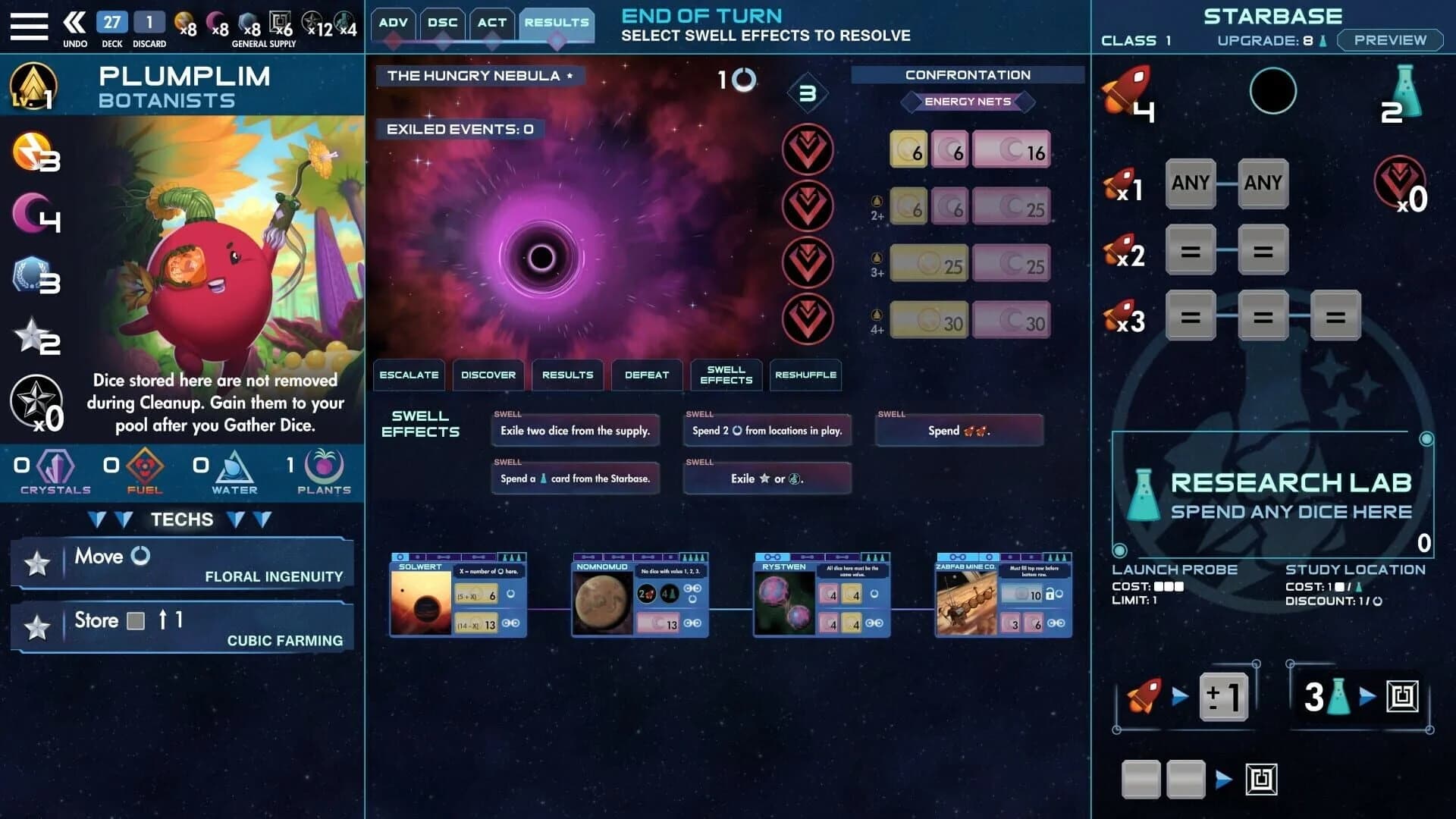Click the PREVIEW button on the Starbase

click(1390, 40)
